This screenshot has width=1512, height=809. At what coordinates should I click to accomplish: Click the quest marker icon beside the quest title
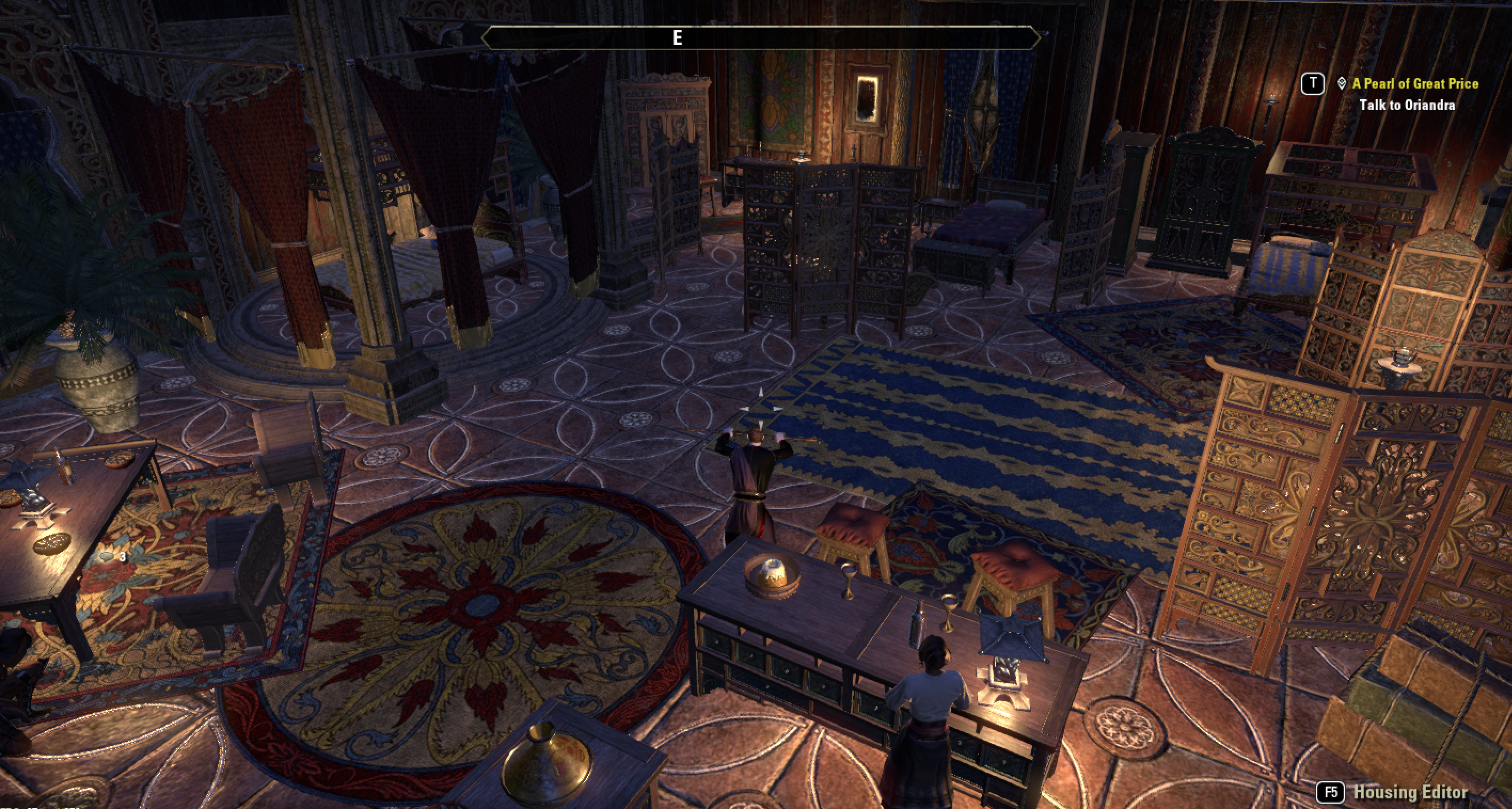(1341, 84)
